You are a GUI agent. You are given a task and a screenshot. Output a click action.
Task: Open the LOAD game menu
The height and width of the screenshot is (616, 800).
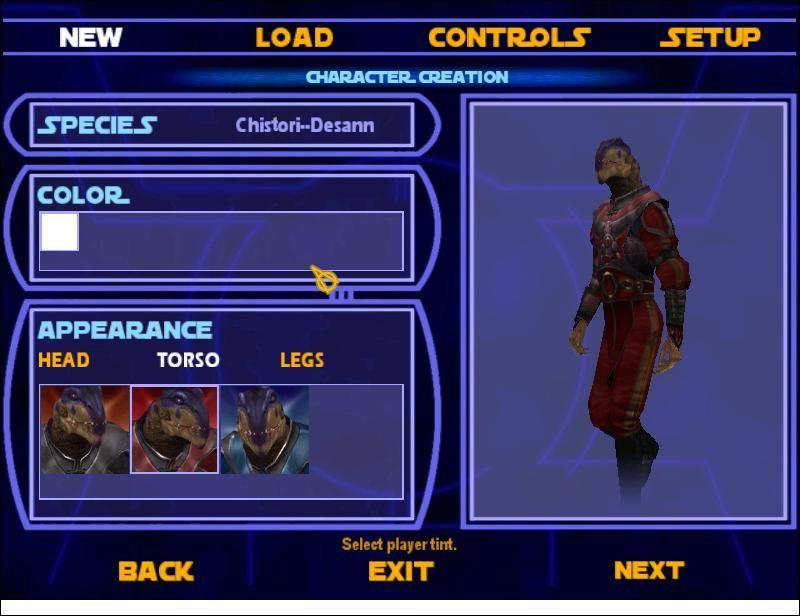pyautogui.click(x=294, y=38)
